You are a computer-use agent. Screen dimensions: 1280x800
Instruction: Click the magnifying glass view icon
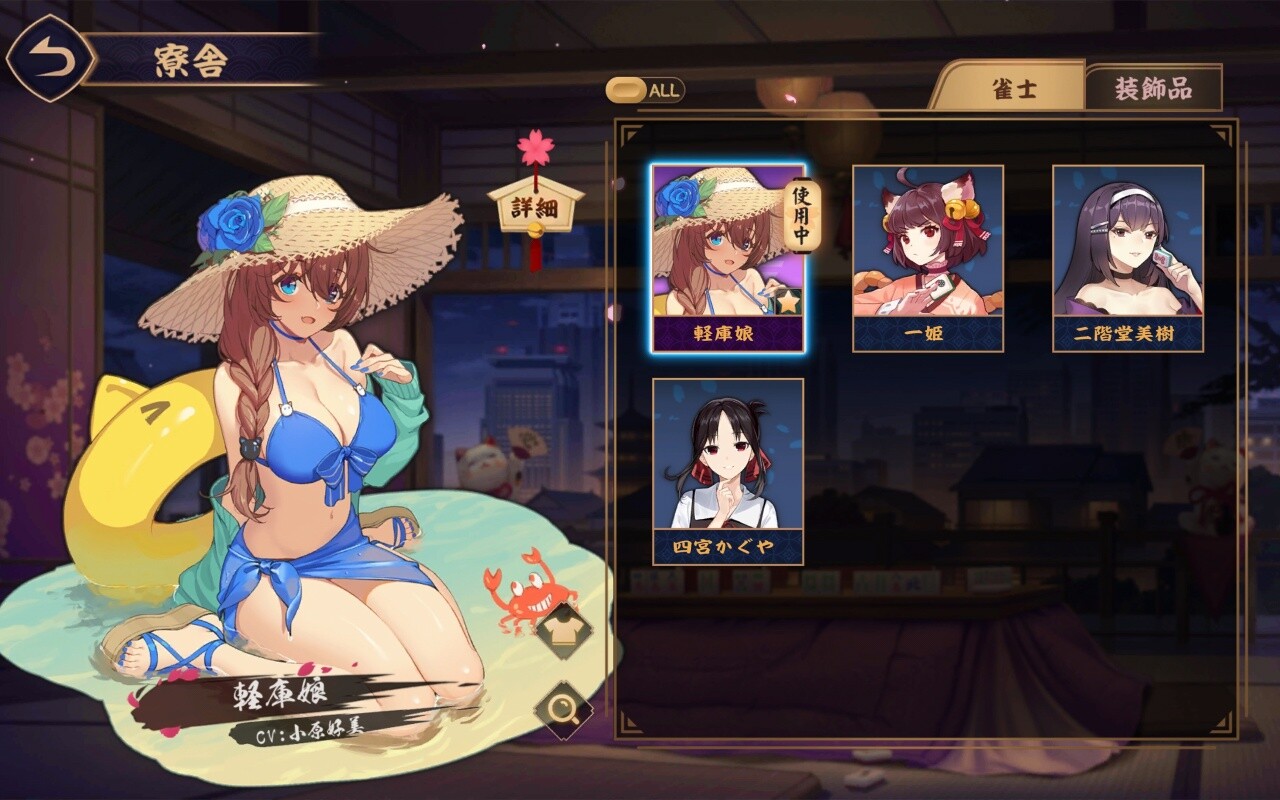click(x=562, y=709)
